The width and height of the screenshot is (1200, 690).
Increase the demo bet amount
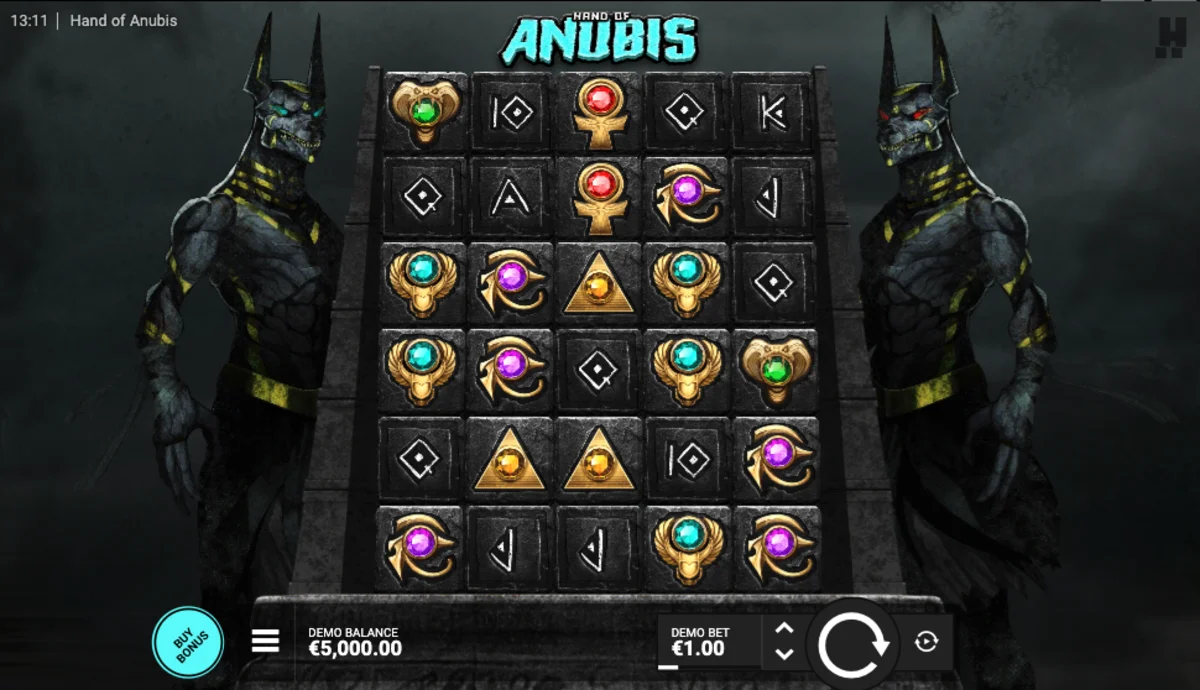tap(785, 629)
